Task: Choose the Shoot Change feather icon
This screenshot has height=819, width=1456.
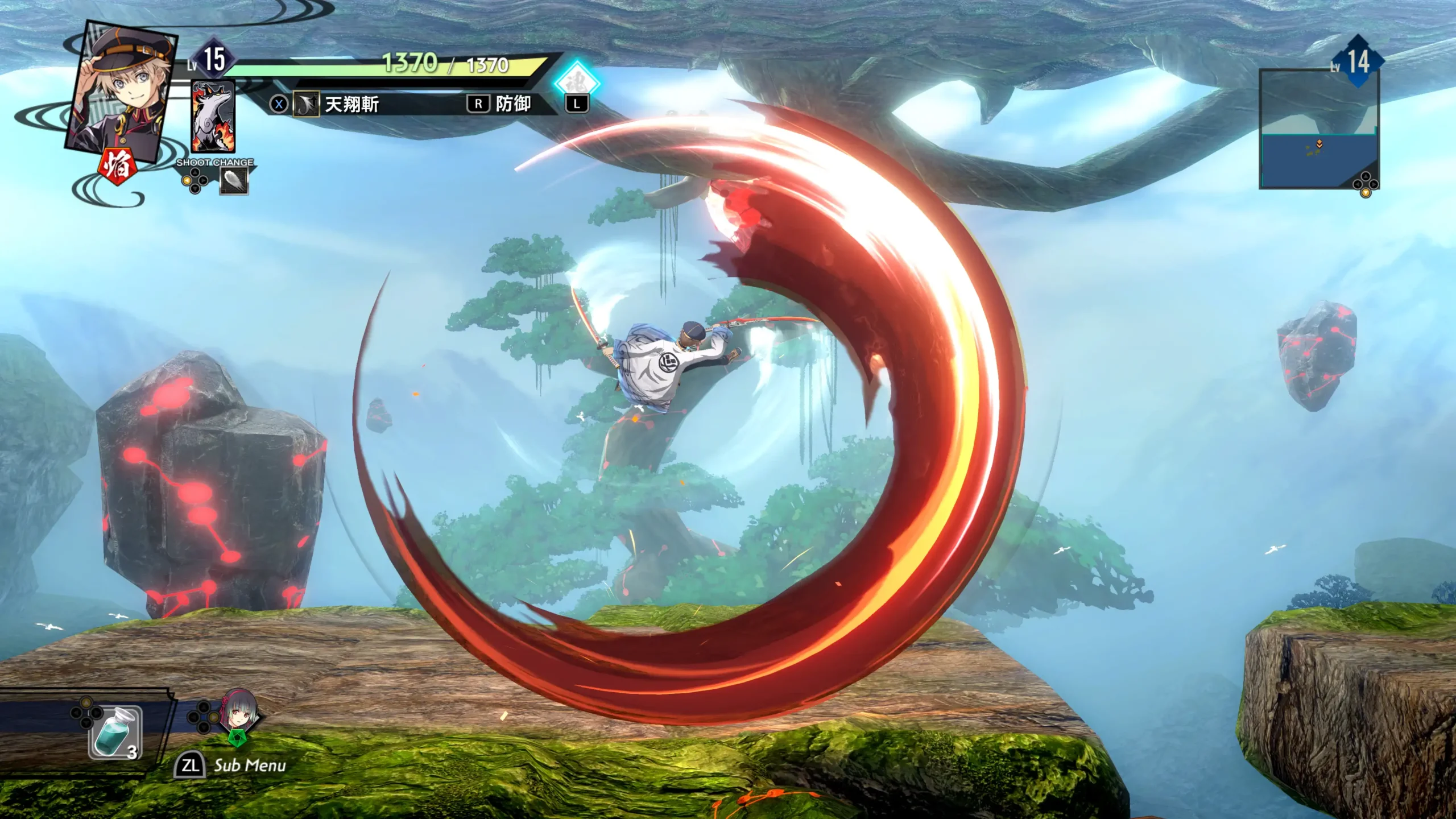Action: [234, 181]
